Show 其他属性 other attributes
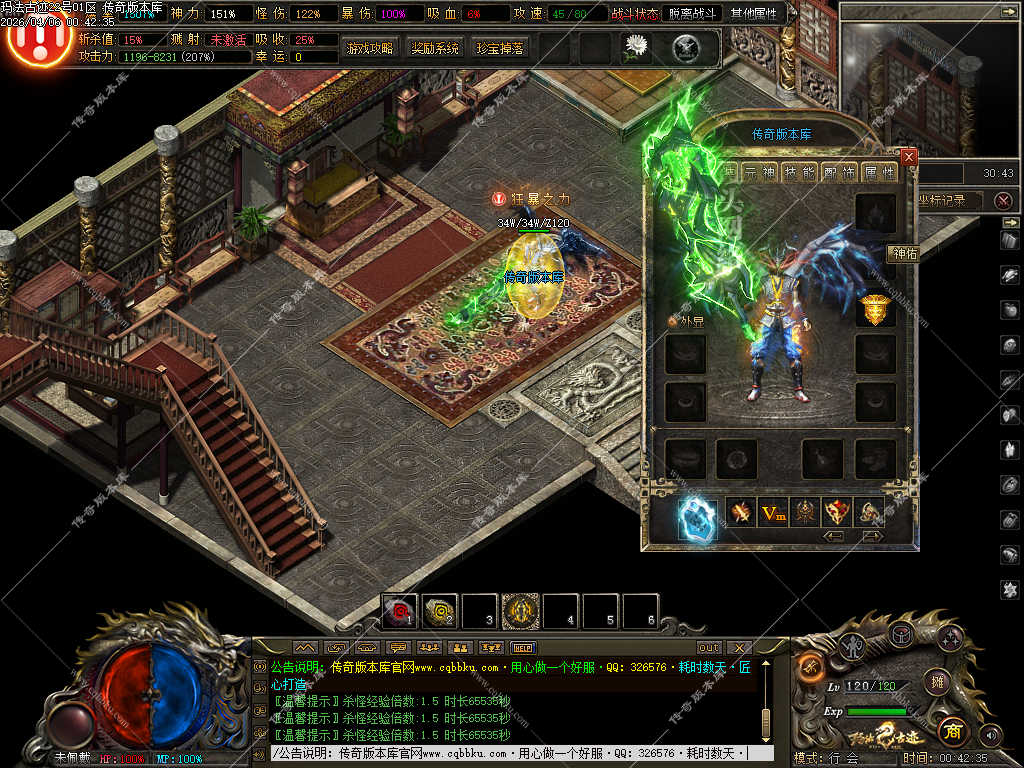1024x768 pixels. 756,13
